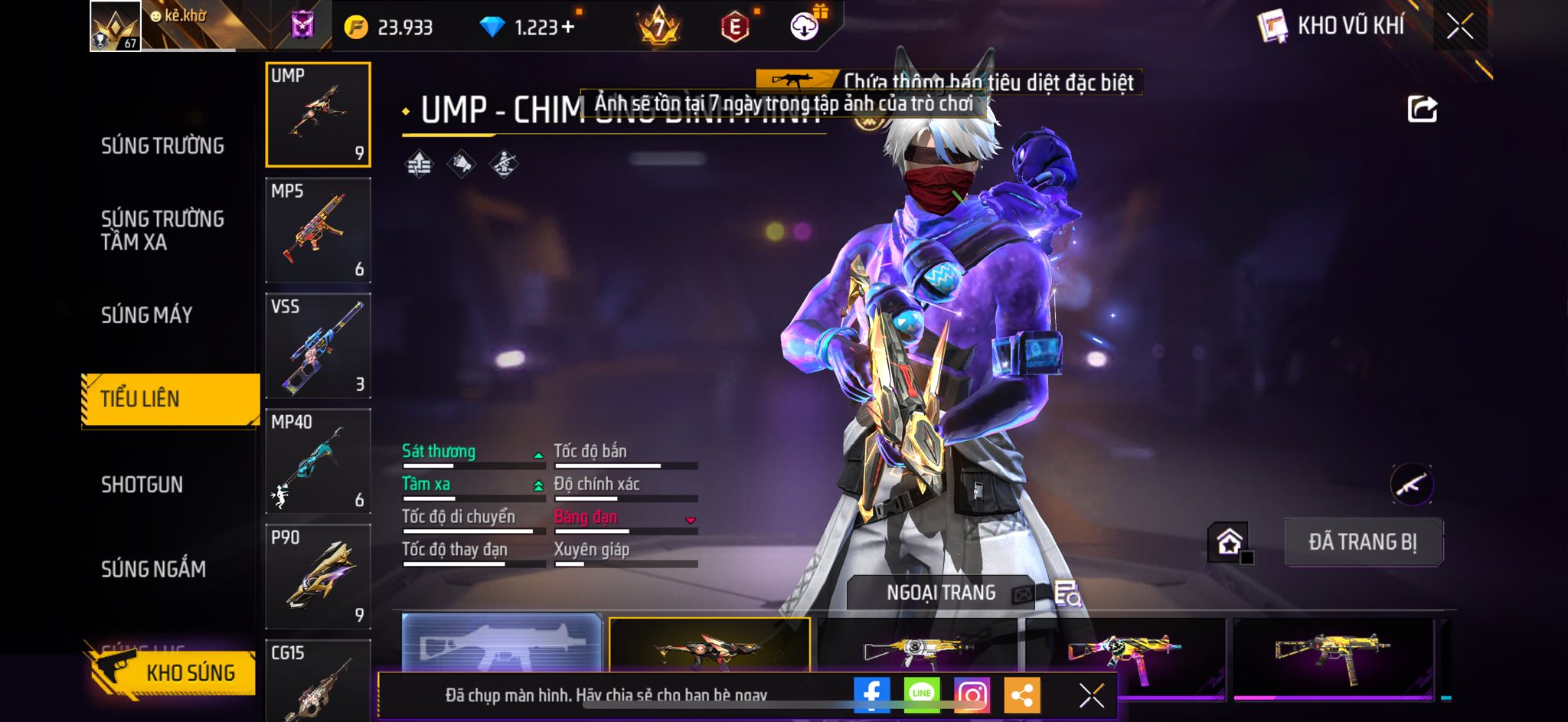Click the share arrow icon
The width and height of the screenshot is (1568, 722).
pos(1422,109)
